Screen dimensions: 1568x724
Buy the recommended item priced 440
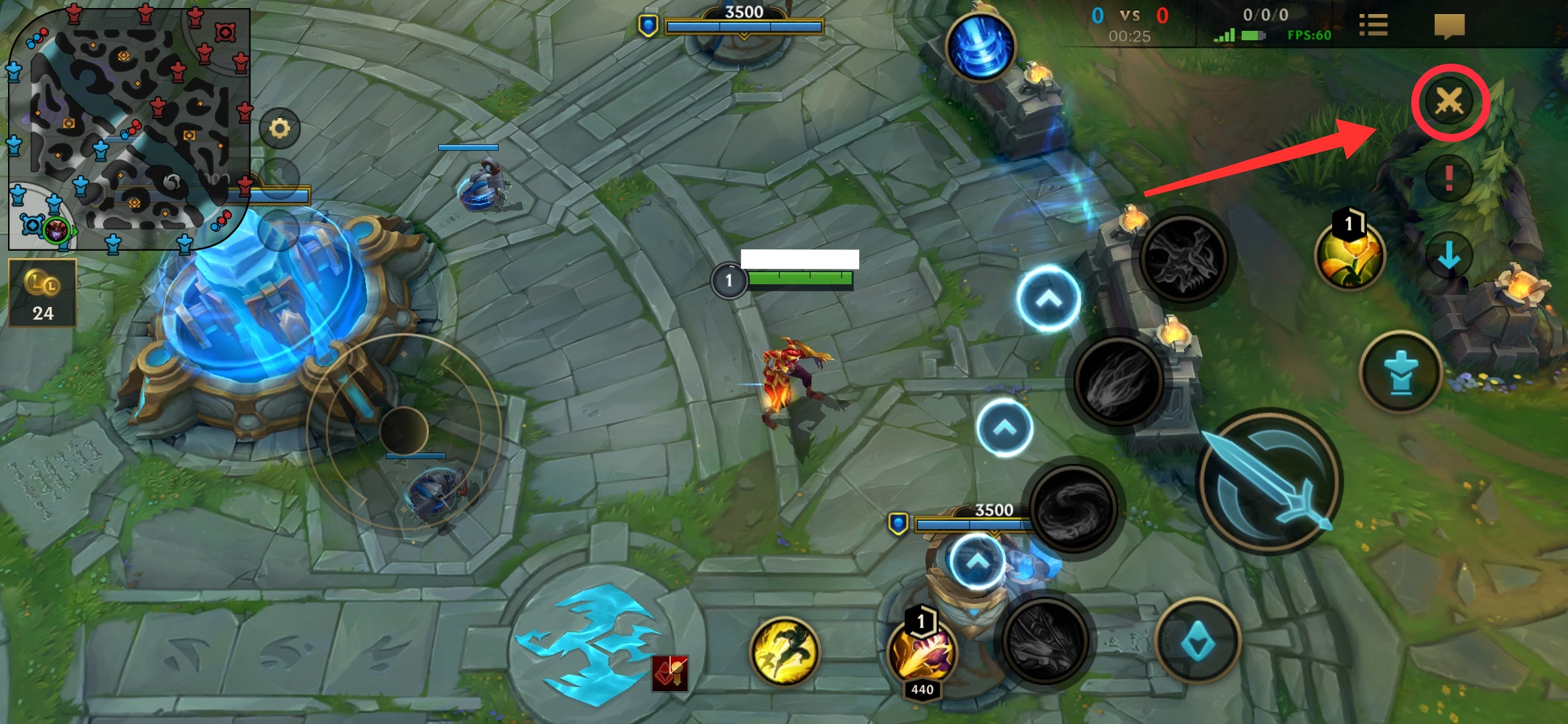click(922, 654)
